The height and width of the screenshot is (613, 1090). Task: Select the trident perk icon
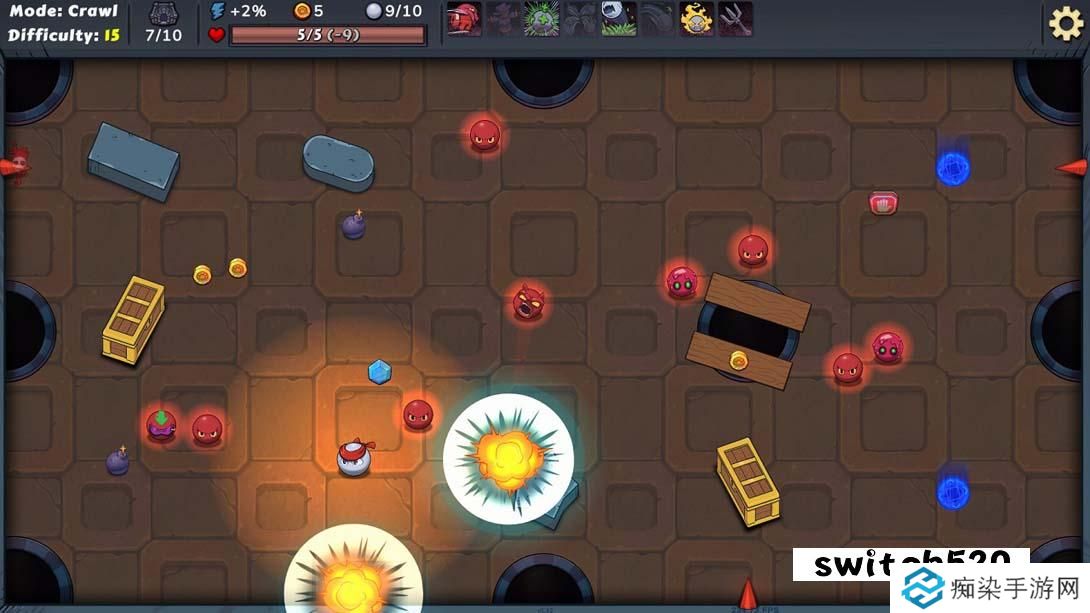point(735,19)
